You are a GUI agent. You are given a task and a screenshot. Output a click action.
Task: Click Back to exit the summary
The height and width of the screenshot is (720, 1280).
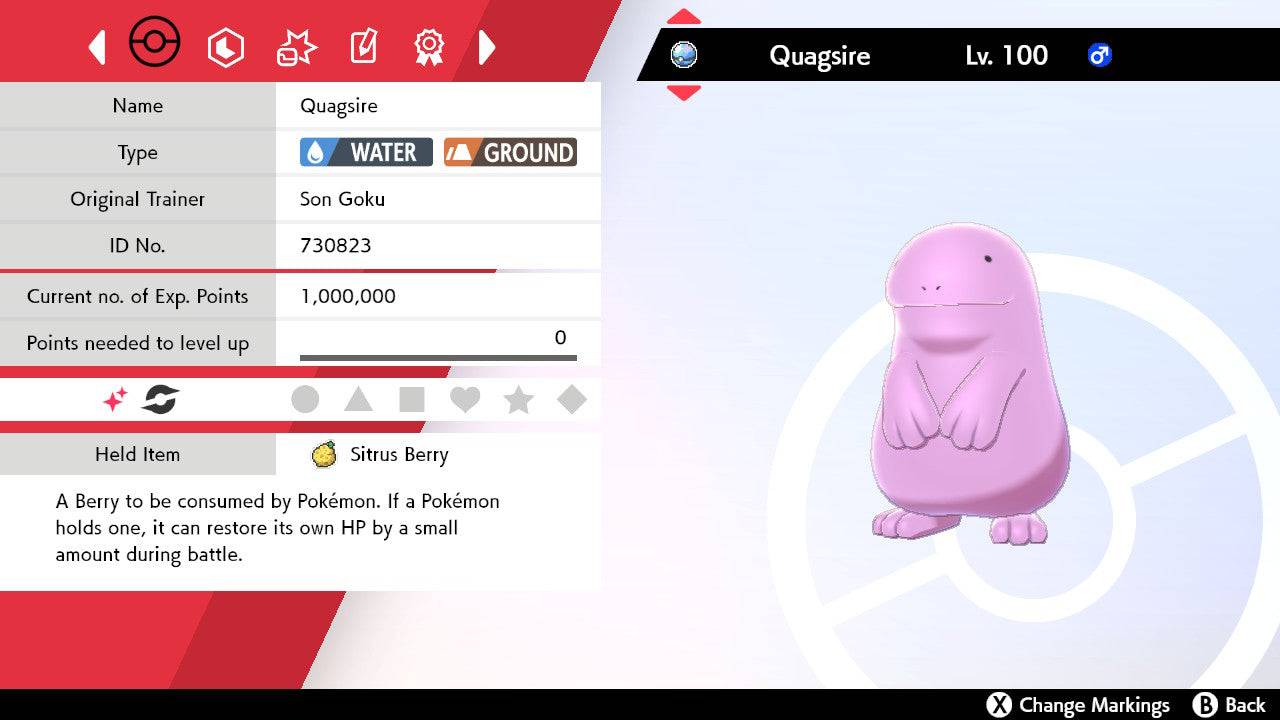click(1229, 705)
